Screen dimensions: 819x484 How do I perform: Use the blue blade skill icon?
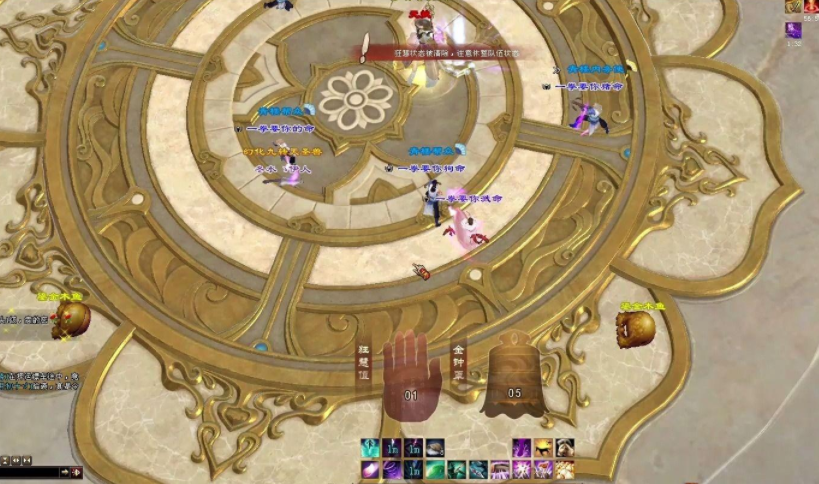pos(478,469)
